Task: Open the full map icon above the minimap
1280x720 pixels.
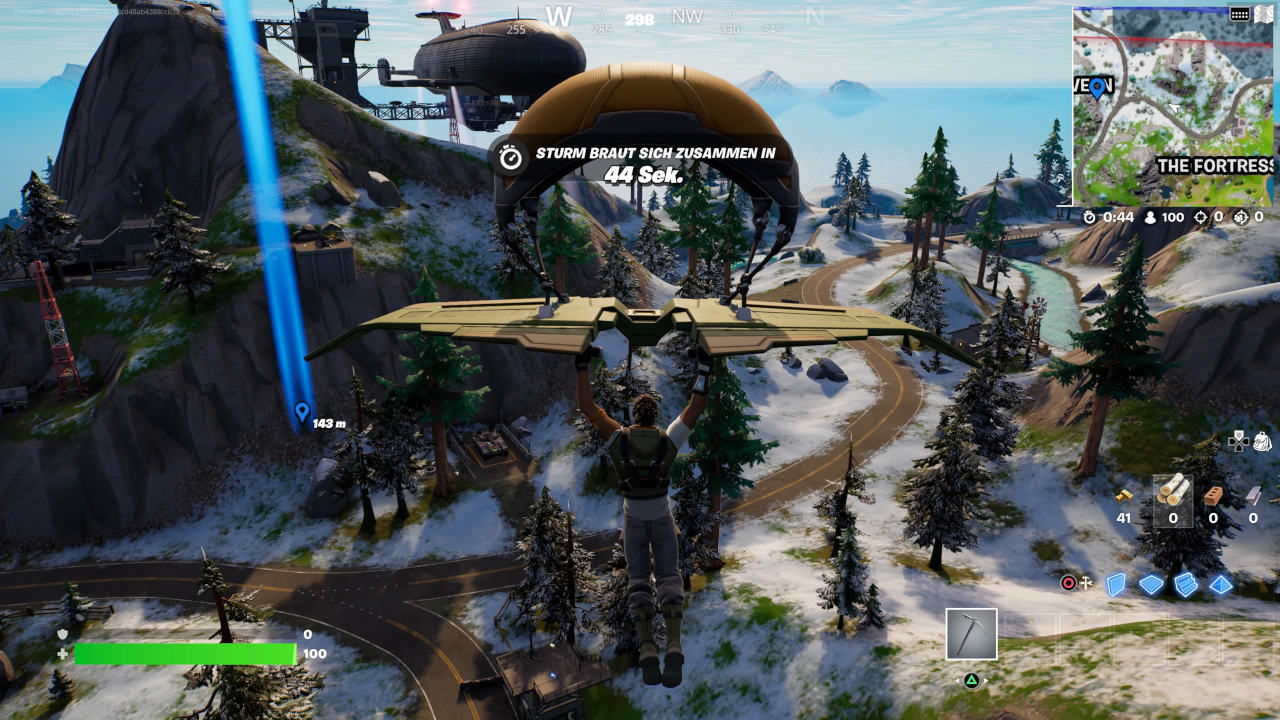Action: click(1240, 14)
